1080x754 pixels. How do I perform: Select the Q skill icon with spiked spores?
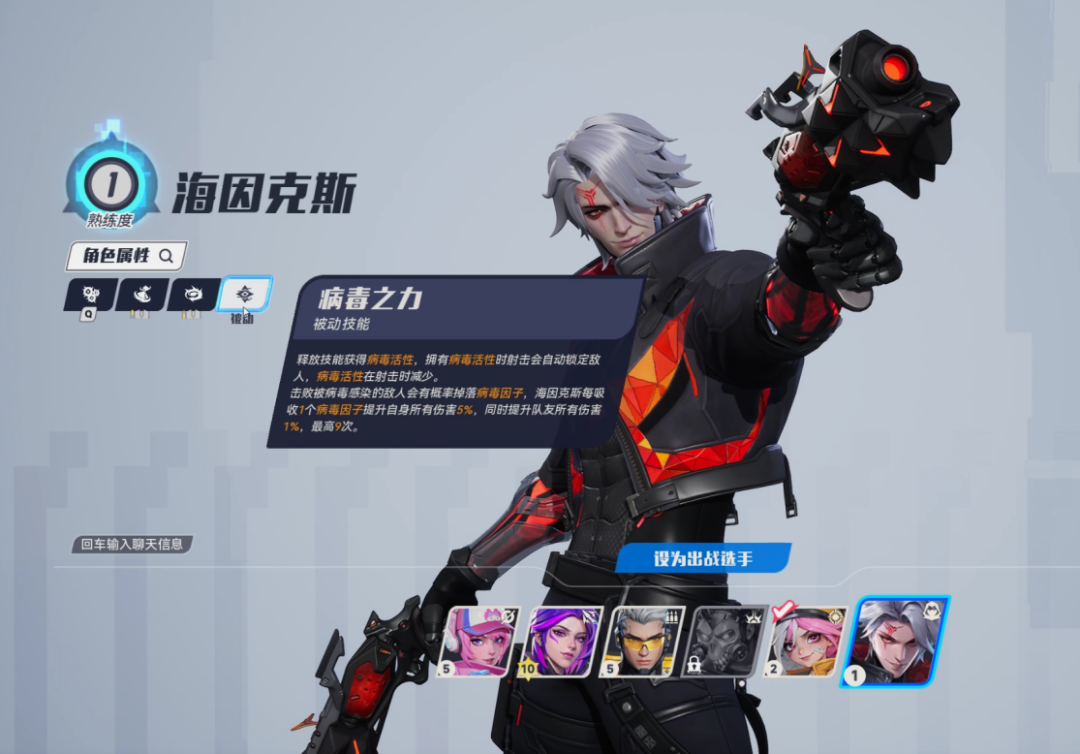pyautogui.click(x=90, y=295)
